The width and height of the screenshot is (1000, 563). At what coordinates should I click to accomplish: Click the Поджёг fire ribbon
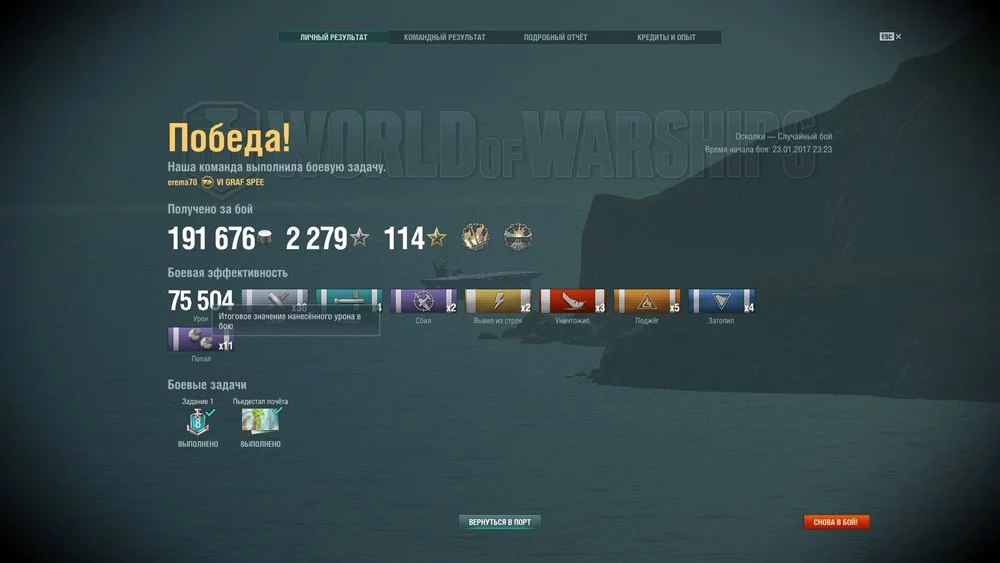click(646, 302)
